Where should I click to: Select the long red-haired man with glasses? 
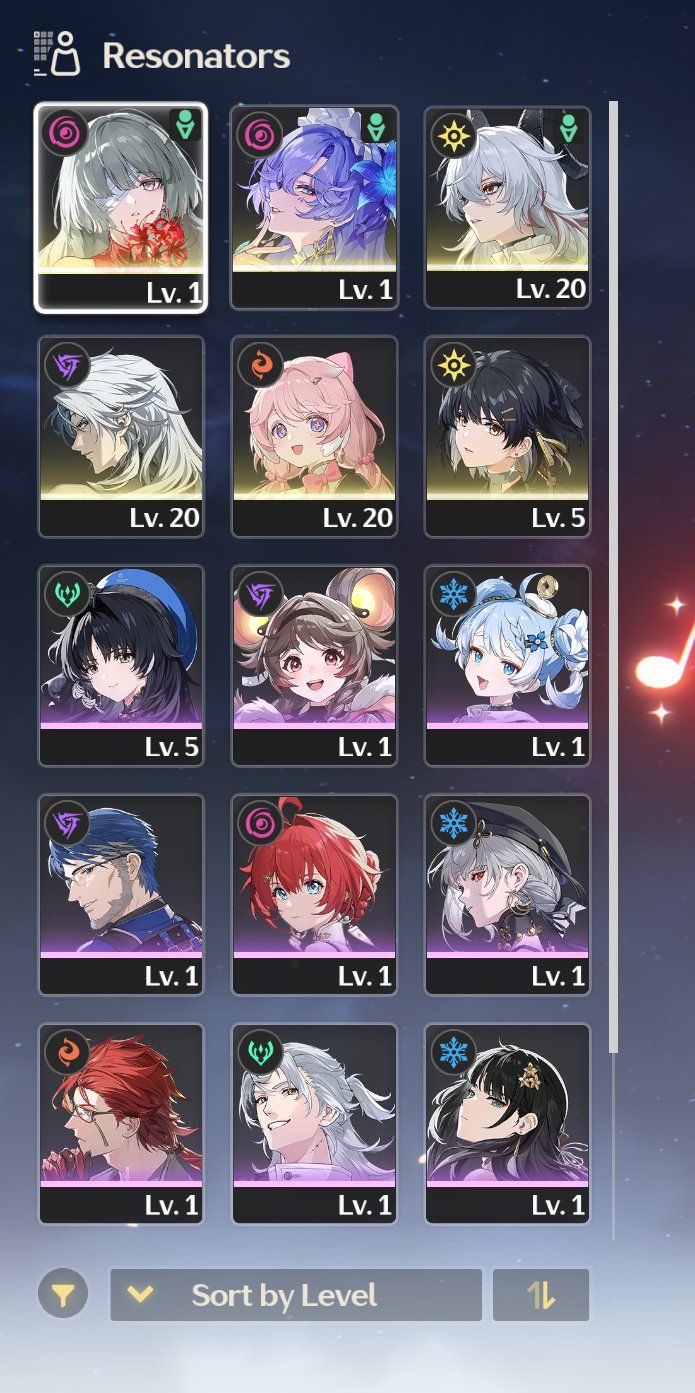121,1123
